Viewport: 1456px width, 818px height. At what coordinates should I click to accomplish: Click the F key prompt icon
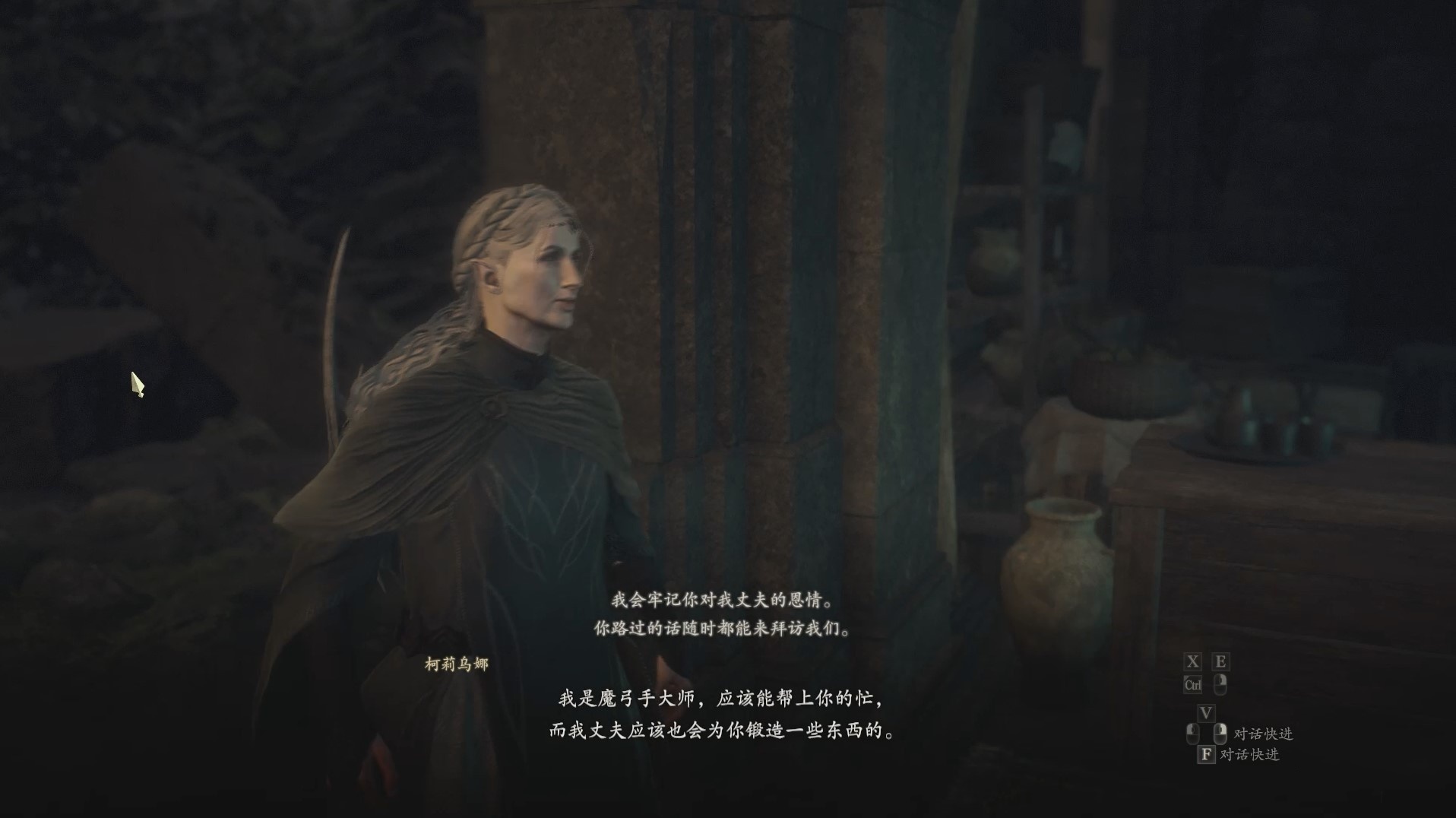1208,754
